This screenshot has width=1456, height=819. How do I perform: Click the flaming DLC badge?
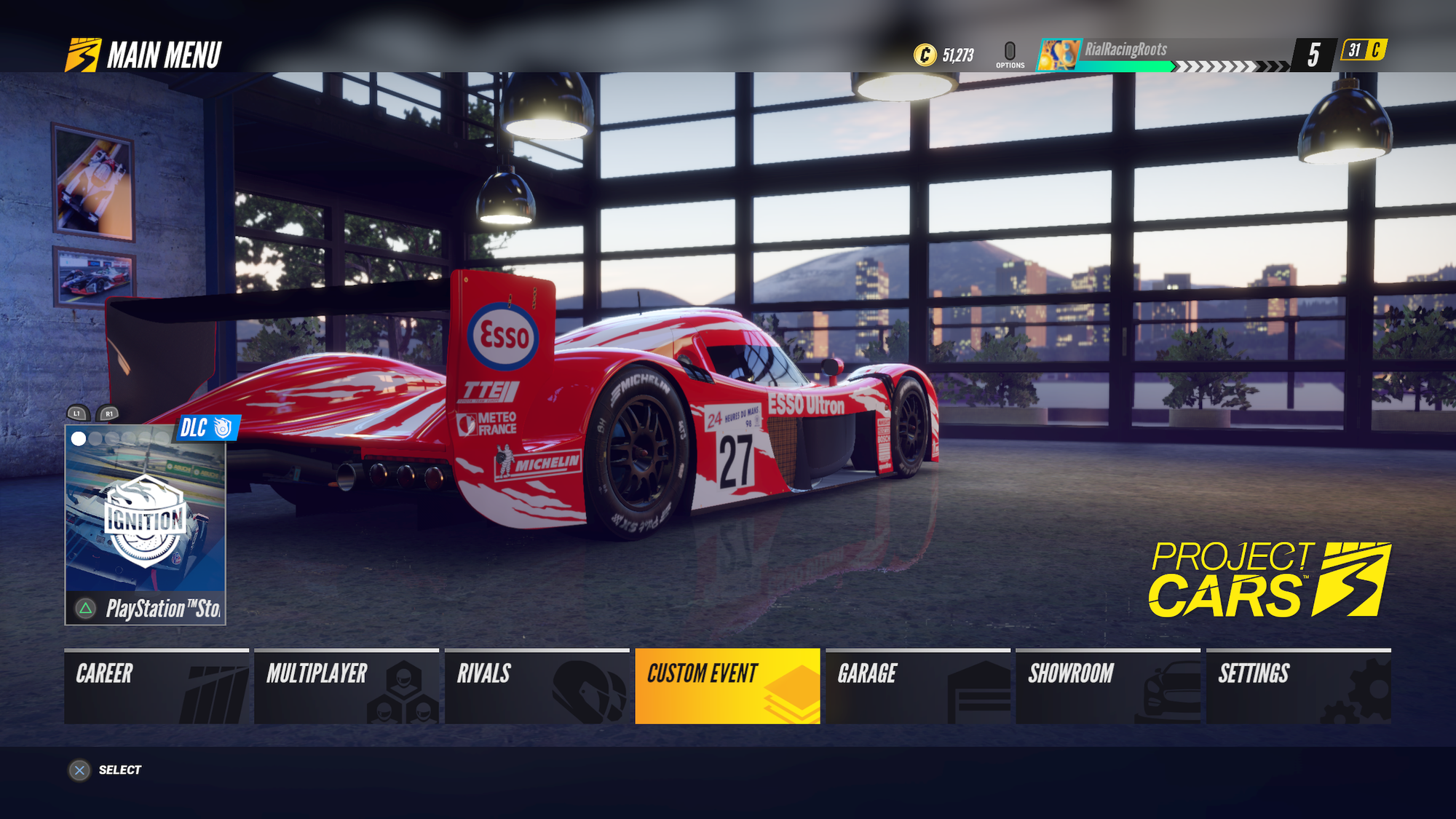208,428
